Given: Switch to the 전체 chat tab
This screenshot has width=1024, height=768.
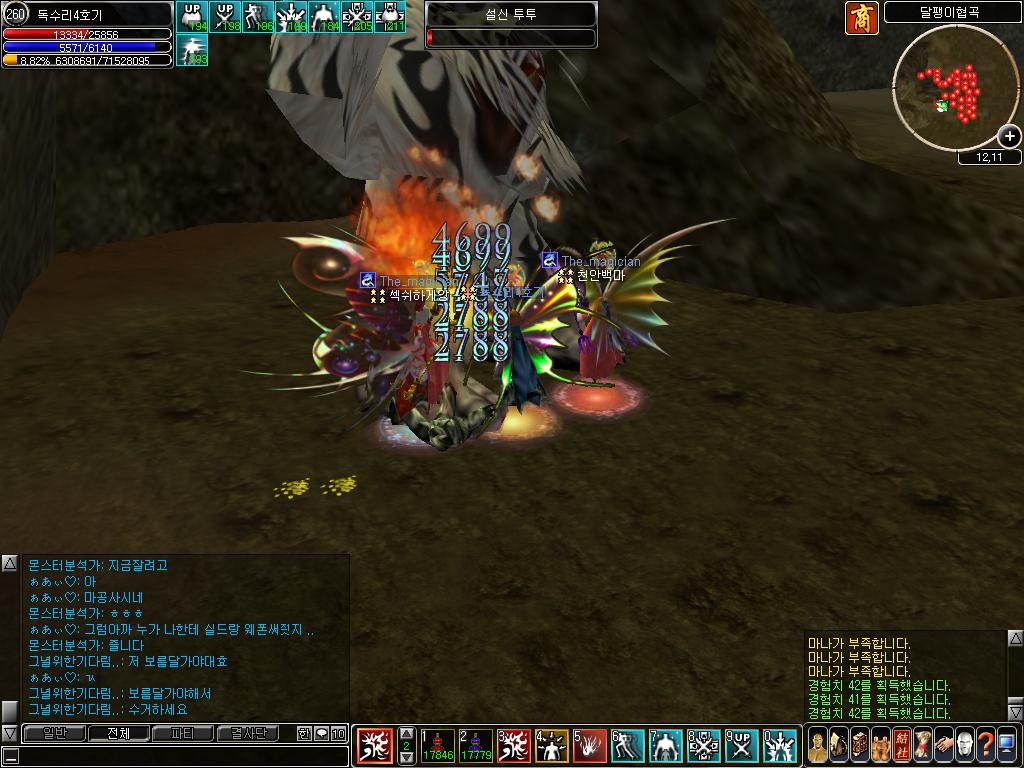Looking at the screenshot, I should pos(118,733).
